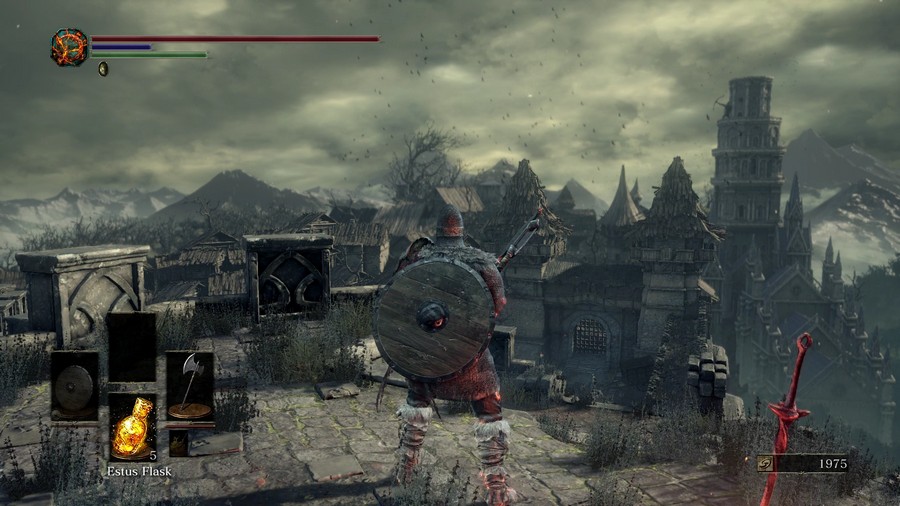The width and height of the screenshot is (900, 506).
Task: Click the empty spell slot above Estus
Action: pos(132,347)
